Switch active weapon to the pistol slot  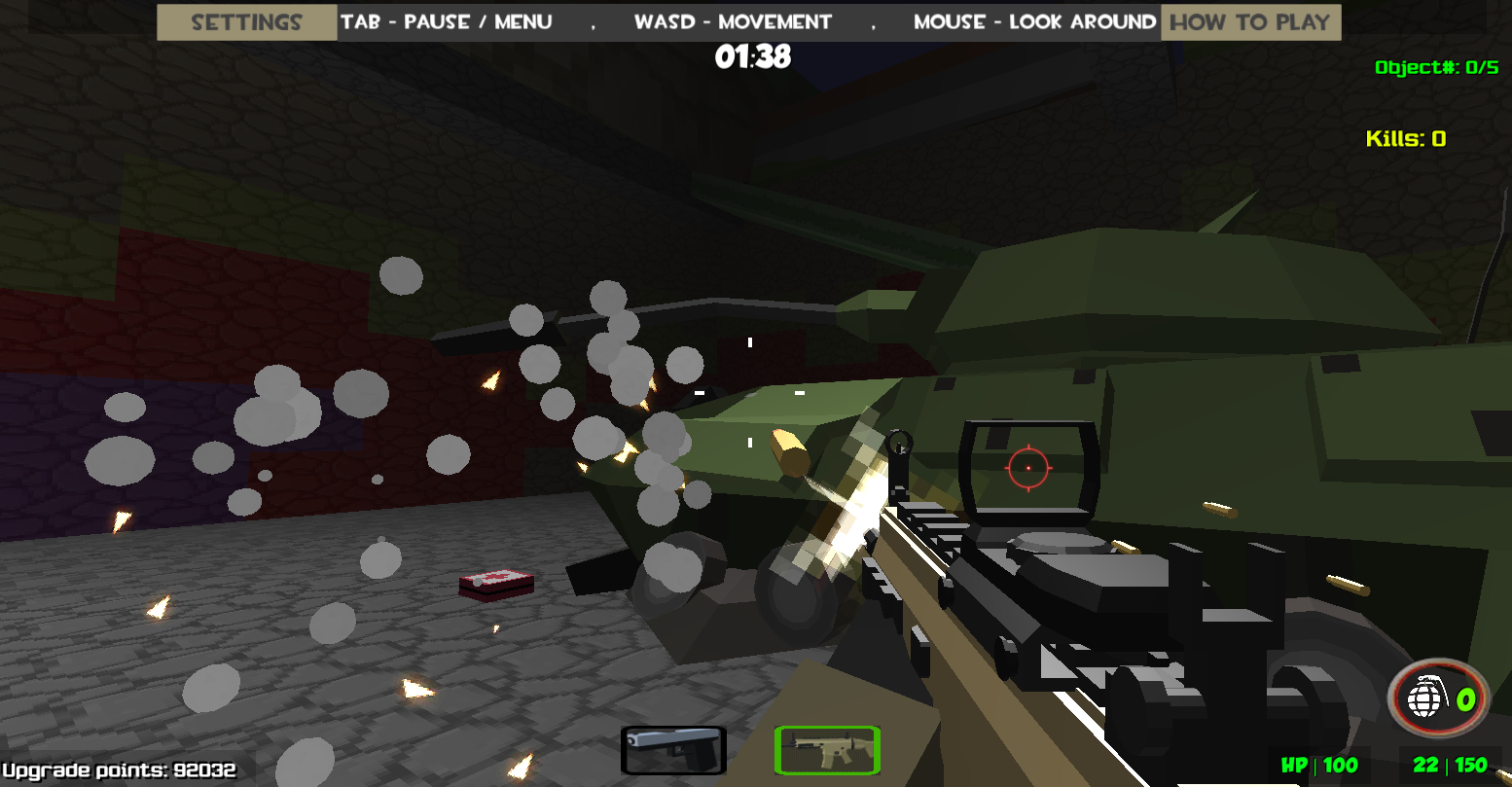tap(673, 749)
